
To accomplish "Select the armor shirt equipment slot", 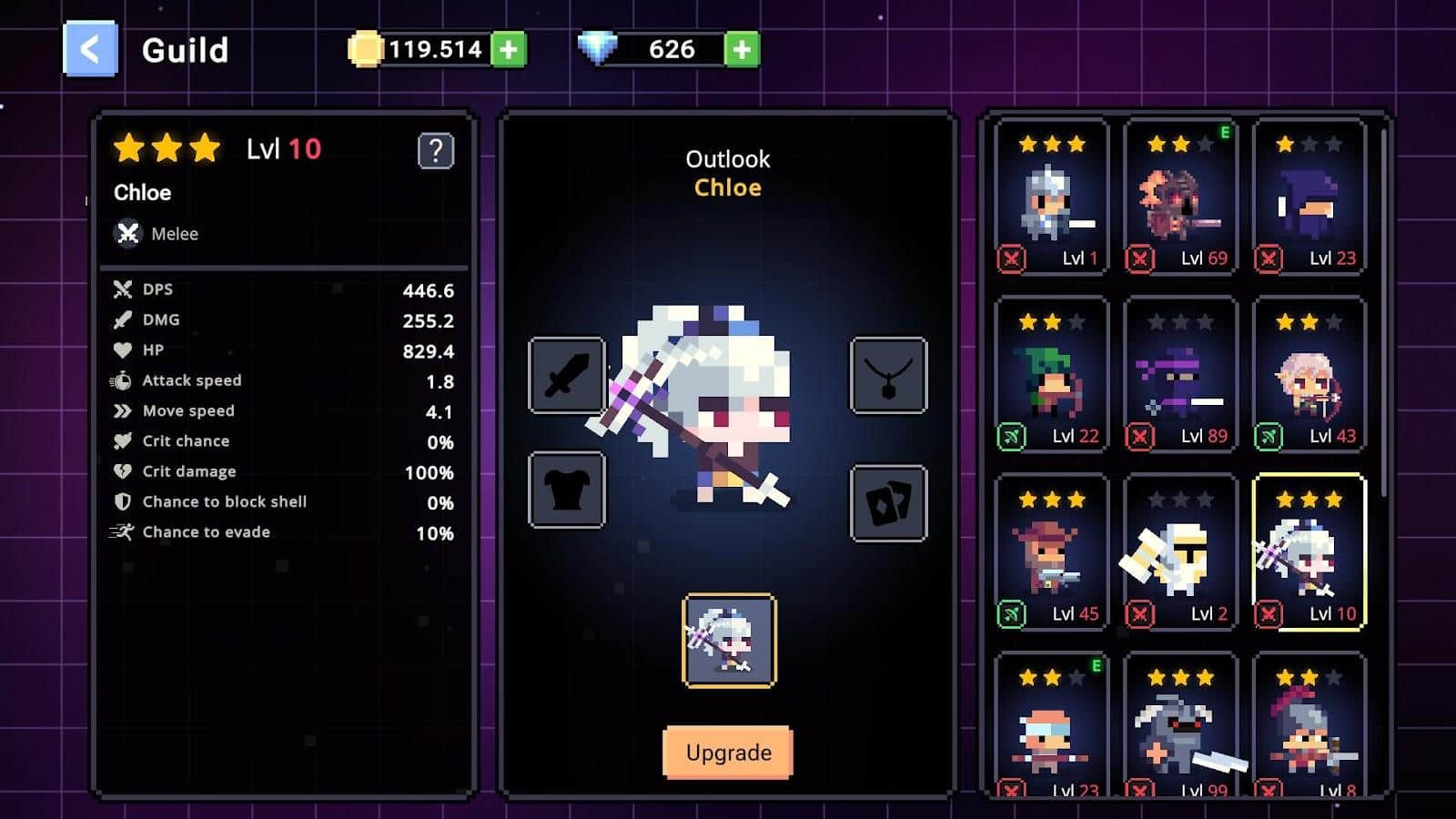I will click(x=566, y=490).
